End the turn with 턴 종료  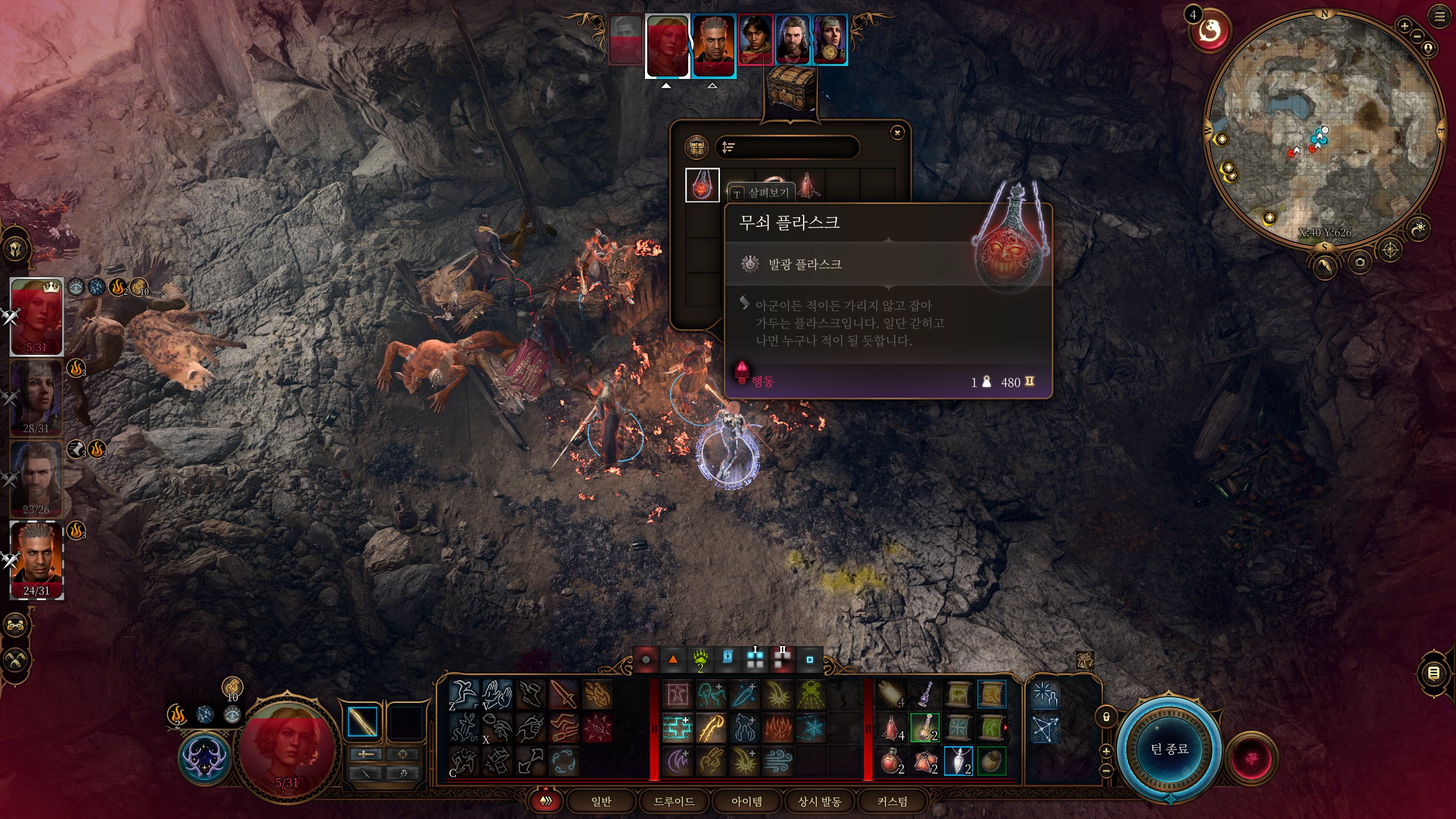1169,749
